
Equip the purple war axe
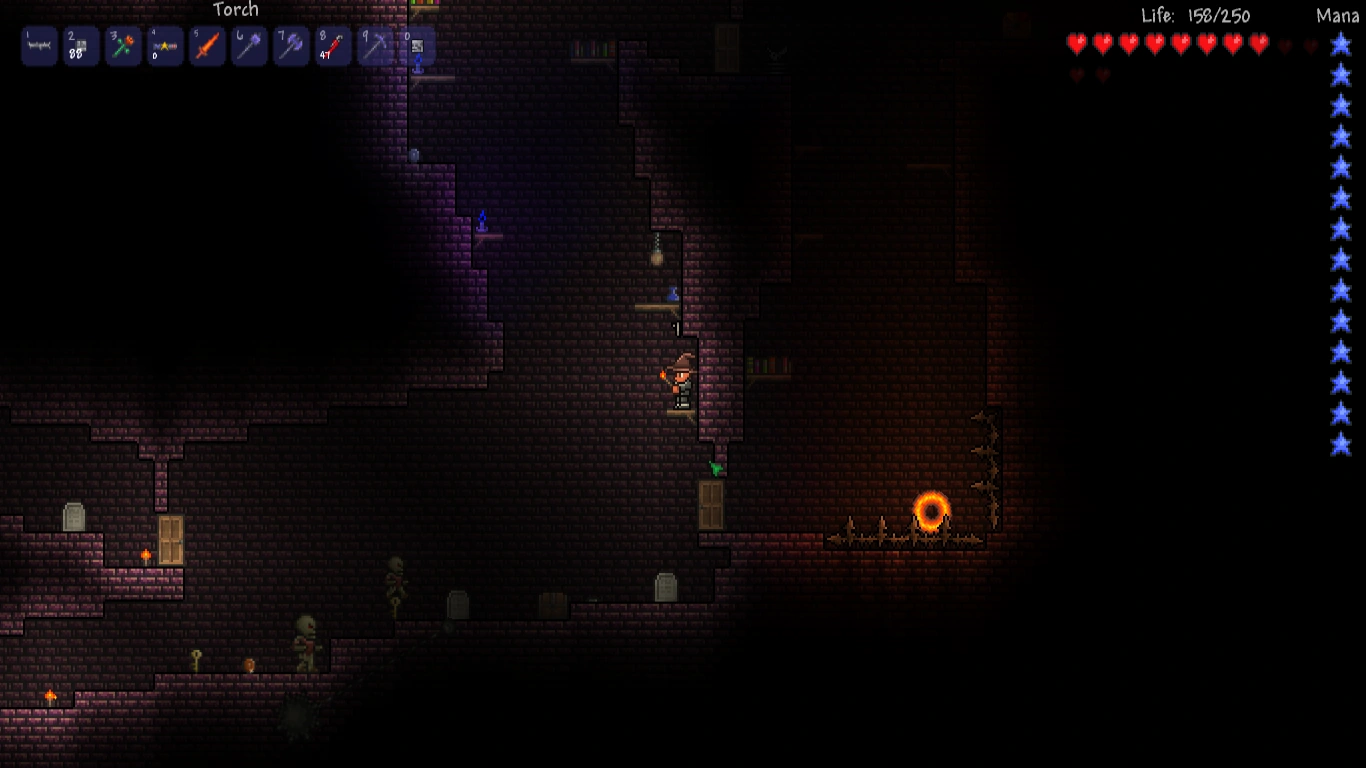click(291, 46)
